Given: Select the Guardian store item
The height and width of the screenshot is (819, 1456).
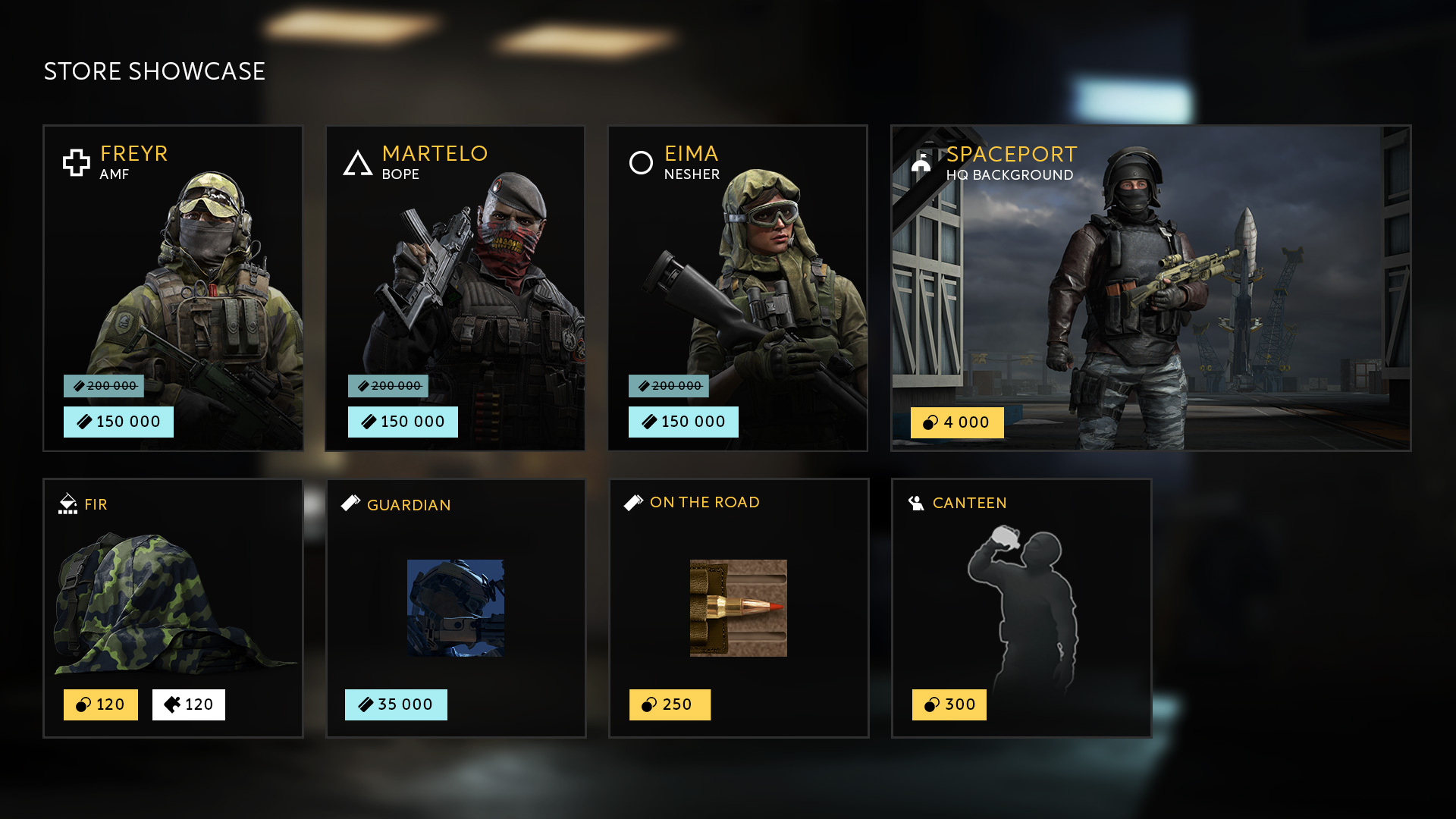Looking at the screenshot, I should point(456,607).
